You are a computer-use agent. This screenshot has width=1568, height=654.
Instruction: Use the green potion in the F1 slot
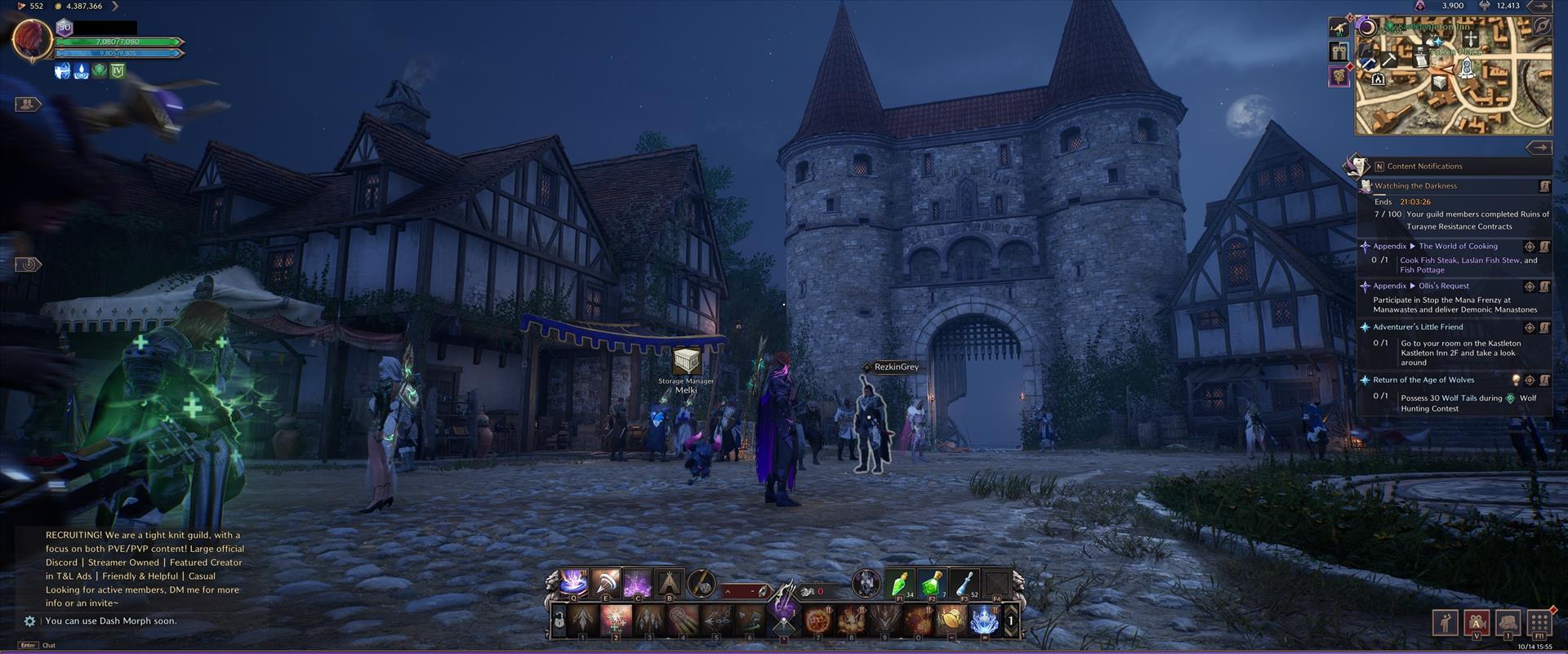pyautogui.click(x=900, y=583)
